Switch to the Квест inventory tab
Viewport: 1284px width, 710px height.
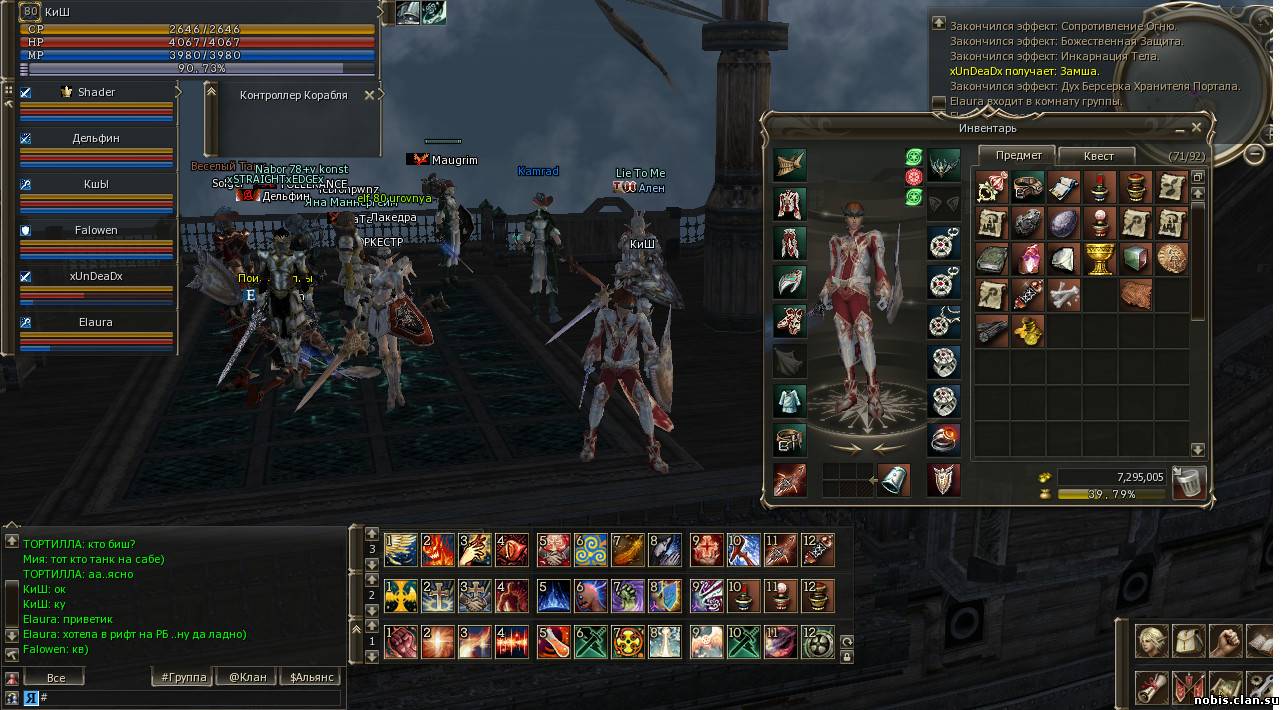click(1097, 156)
